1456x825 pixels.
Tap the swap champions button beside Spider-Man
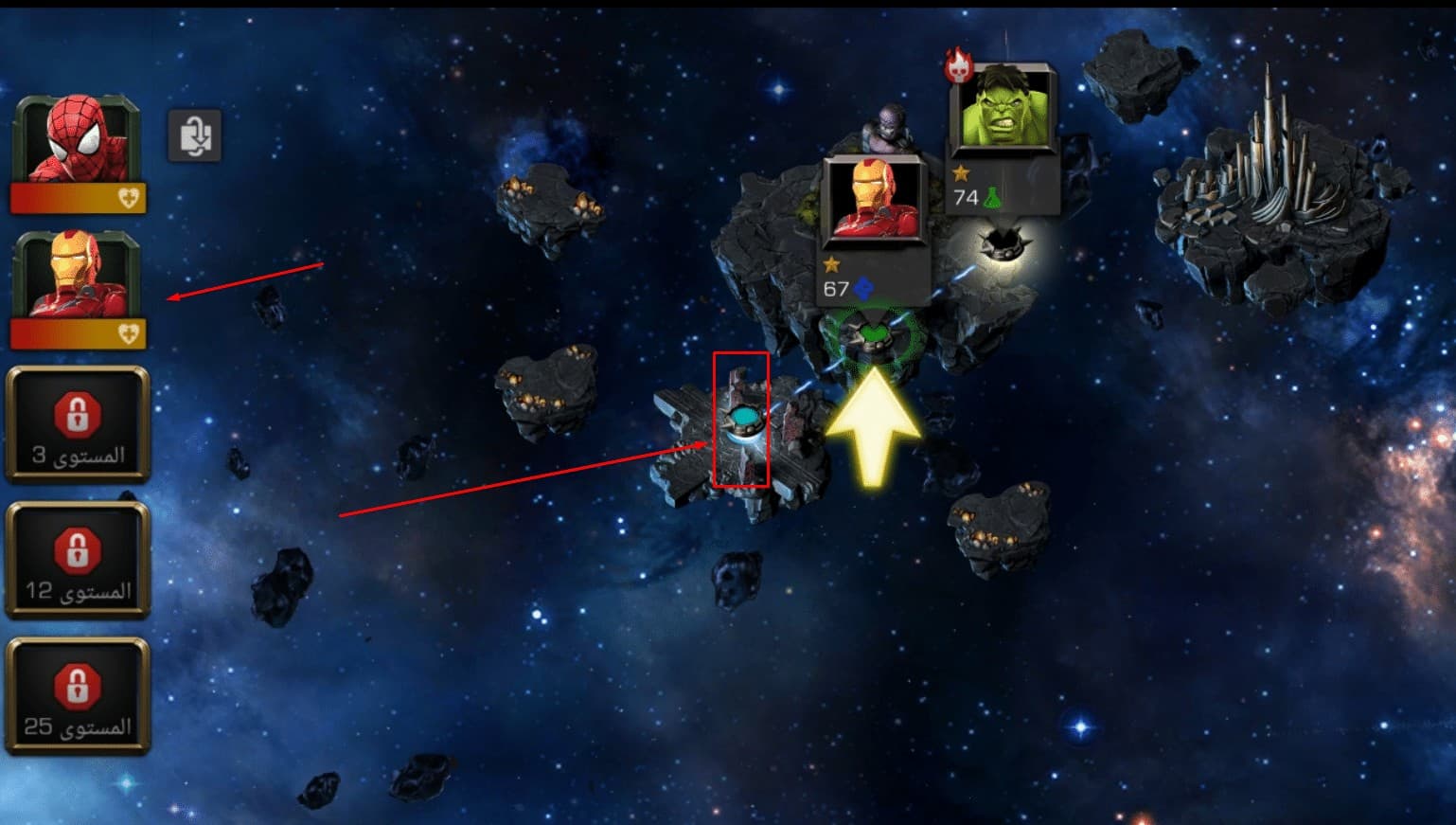pyautogui.click(x=195, y=135)
